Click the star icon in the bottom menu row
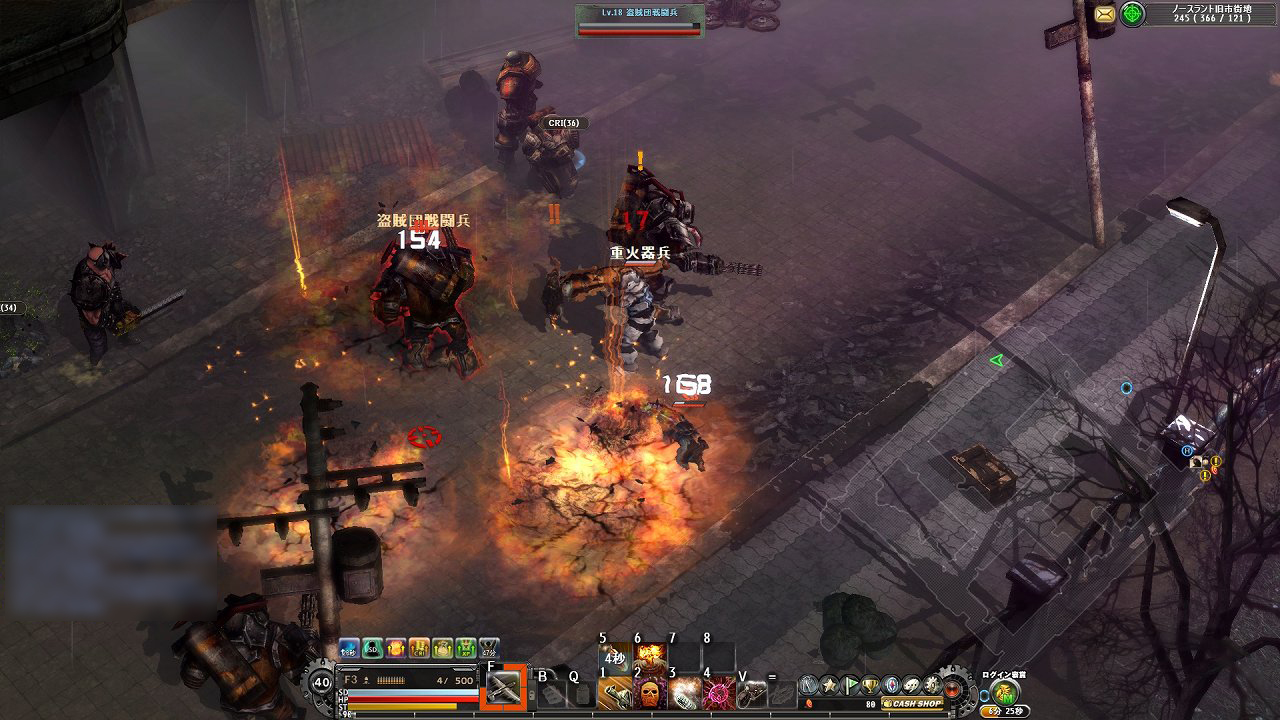This screenshot has height=720, width=1280. (x=829, y=684)
